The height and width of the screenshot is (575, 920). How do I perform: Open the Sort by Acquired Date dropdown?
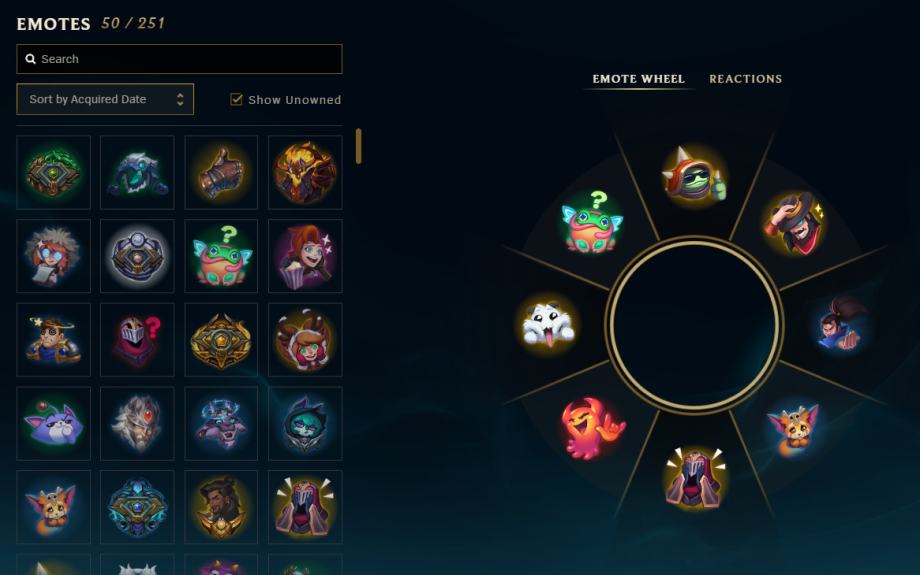tap(105, 99)
